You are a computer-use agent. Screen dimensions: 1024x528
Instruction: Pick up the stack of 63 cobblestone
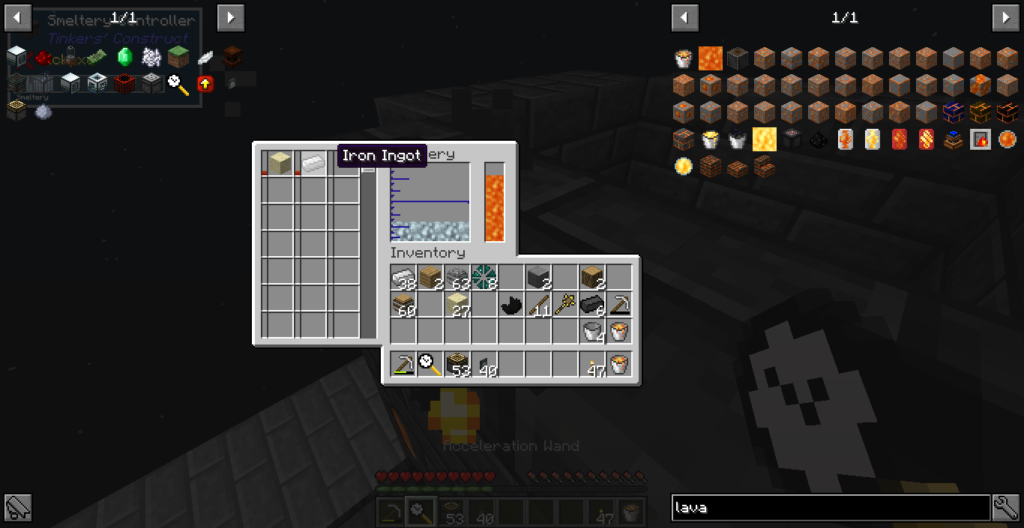point(458,278)
